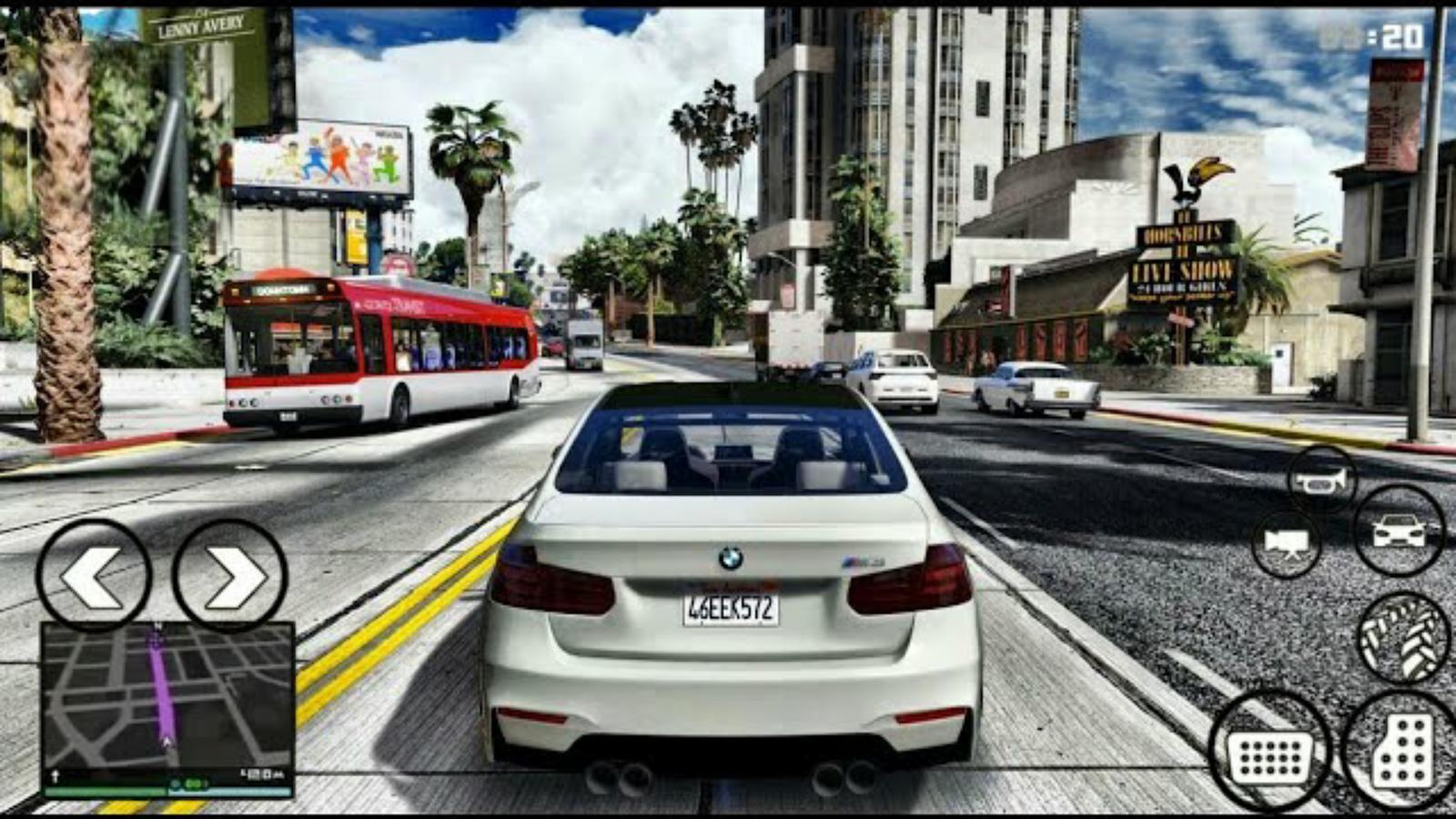This screenshot has width=1456, height=819.
Task: Tap the player arrow marker on the minimap
Action: click(x=167, y=741)
